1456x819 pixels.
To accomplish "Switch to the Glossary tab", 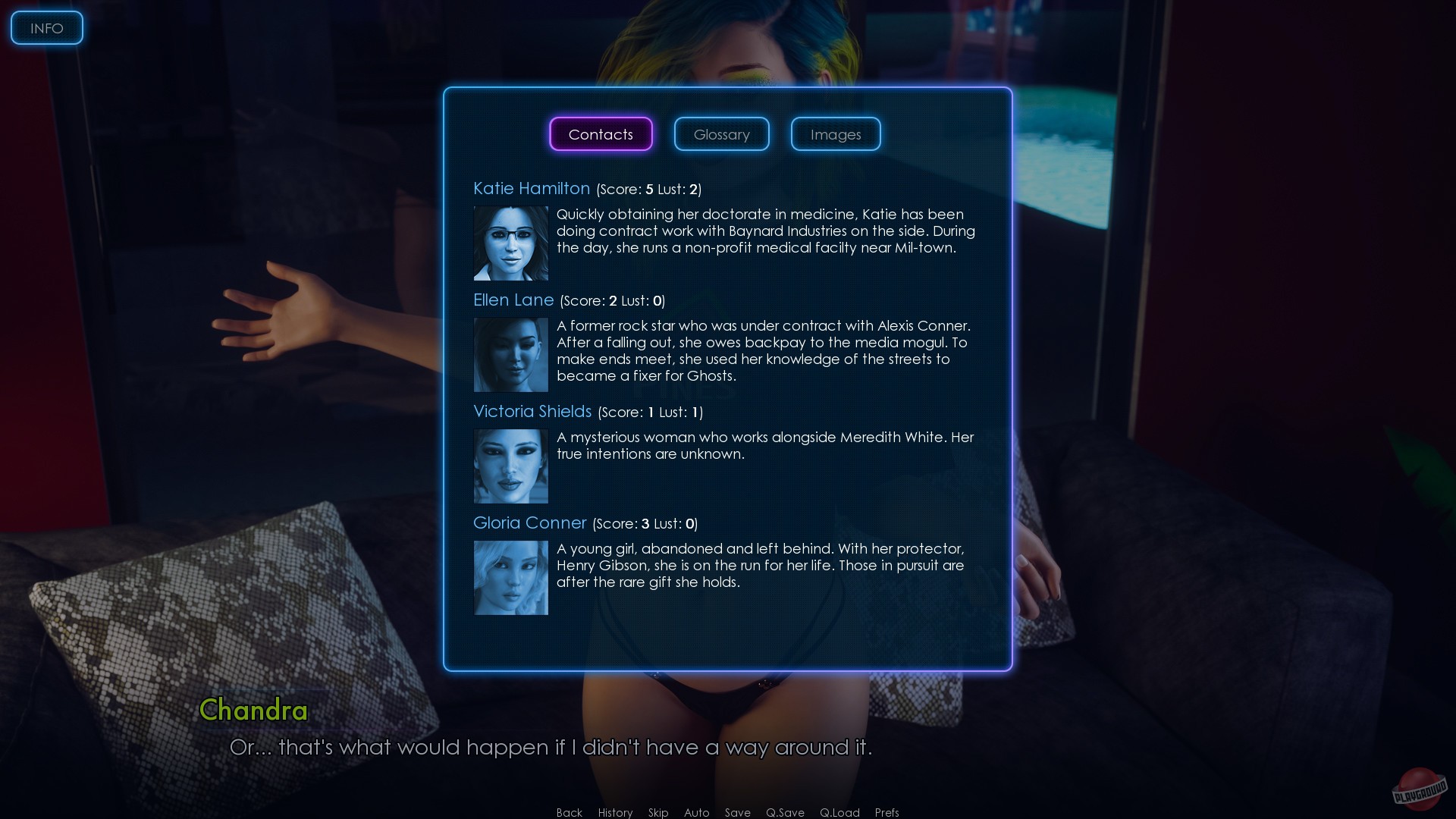I will tap(720, 133).
